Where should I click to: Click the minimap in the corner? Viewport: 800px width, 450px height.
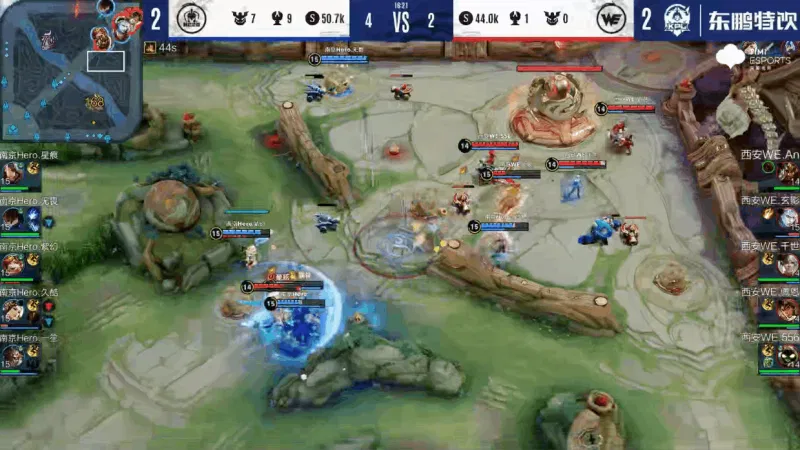68,70
